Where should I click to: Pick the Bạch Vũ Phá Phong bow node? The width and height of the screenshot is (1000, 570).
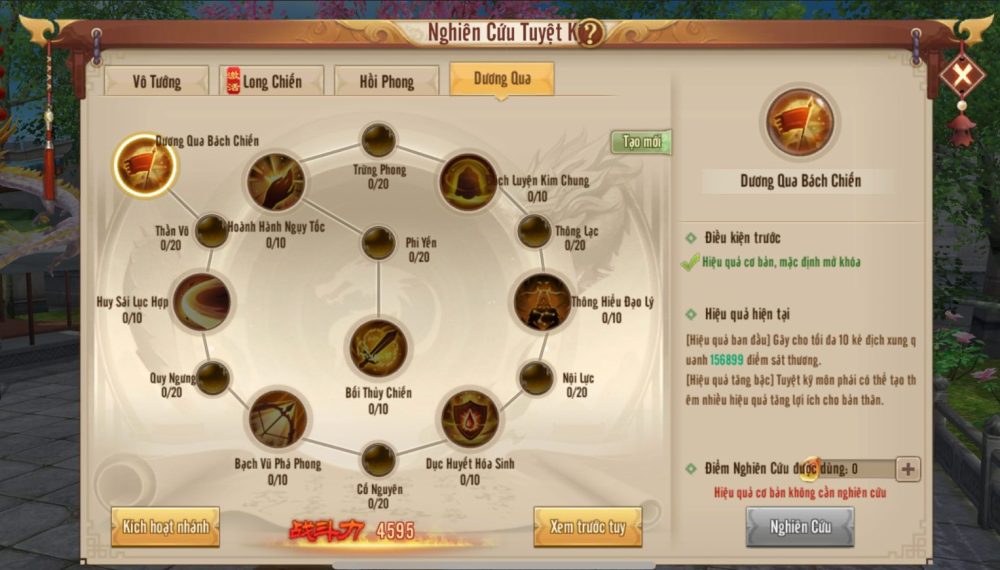click(x=277, y=418)
